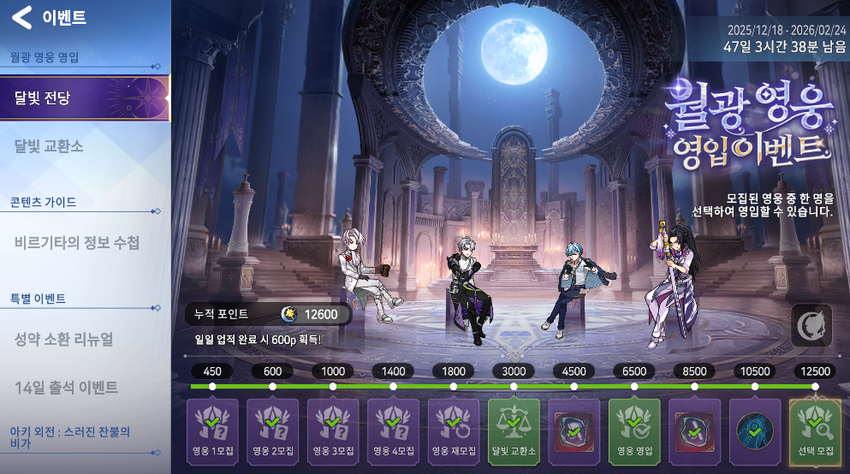Choose the 영웅 3모집 reward tile
Viewport: 850px width, 474px height.
click(333, 430)
